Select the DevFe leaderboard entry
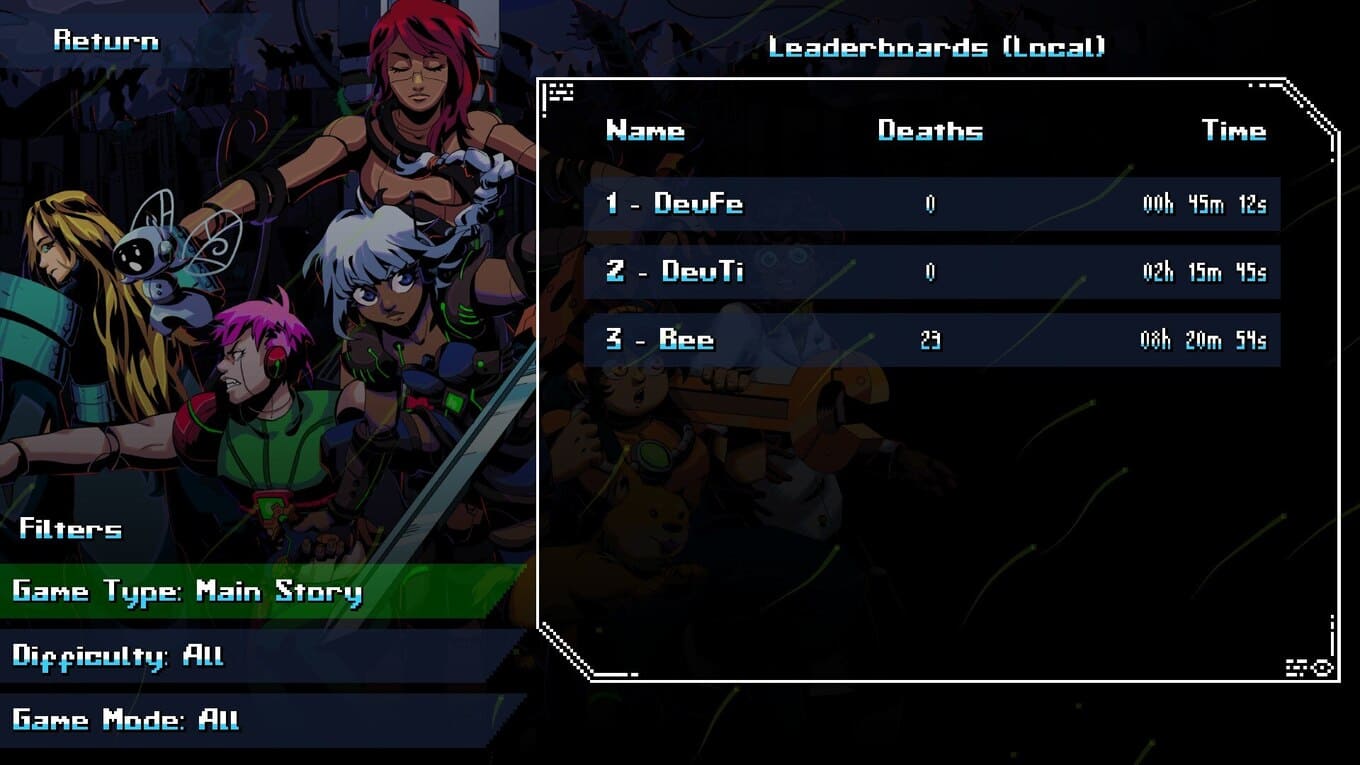 click(931, 204)
